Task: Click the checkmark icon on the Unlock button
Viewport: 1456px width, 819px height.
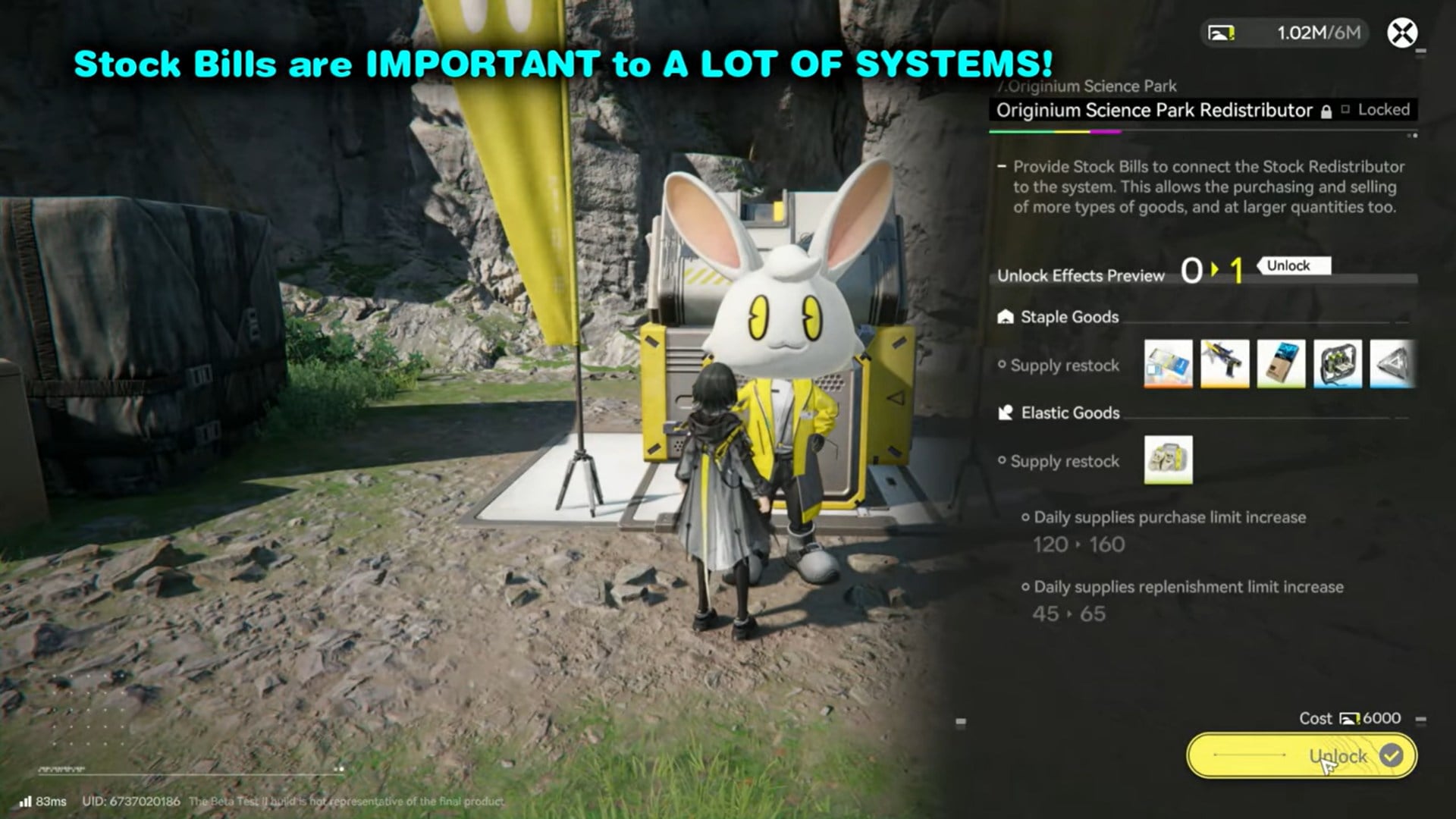Action: coord(1391,755)
